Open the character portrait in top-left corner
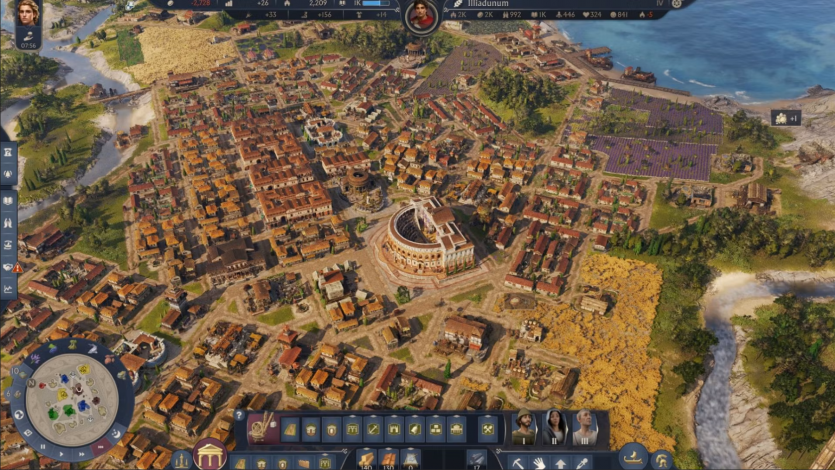 (27, 14)
